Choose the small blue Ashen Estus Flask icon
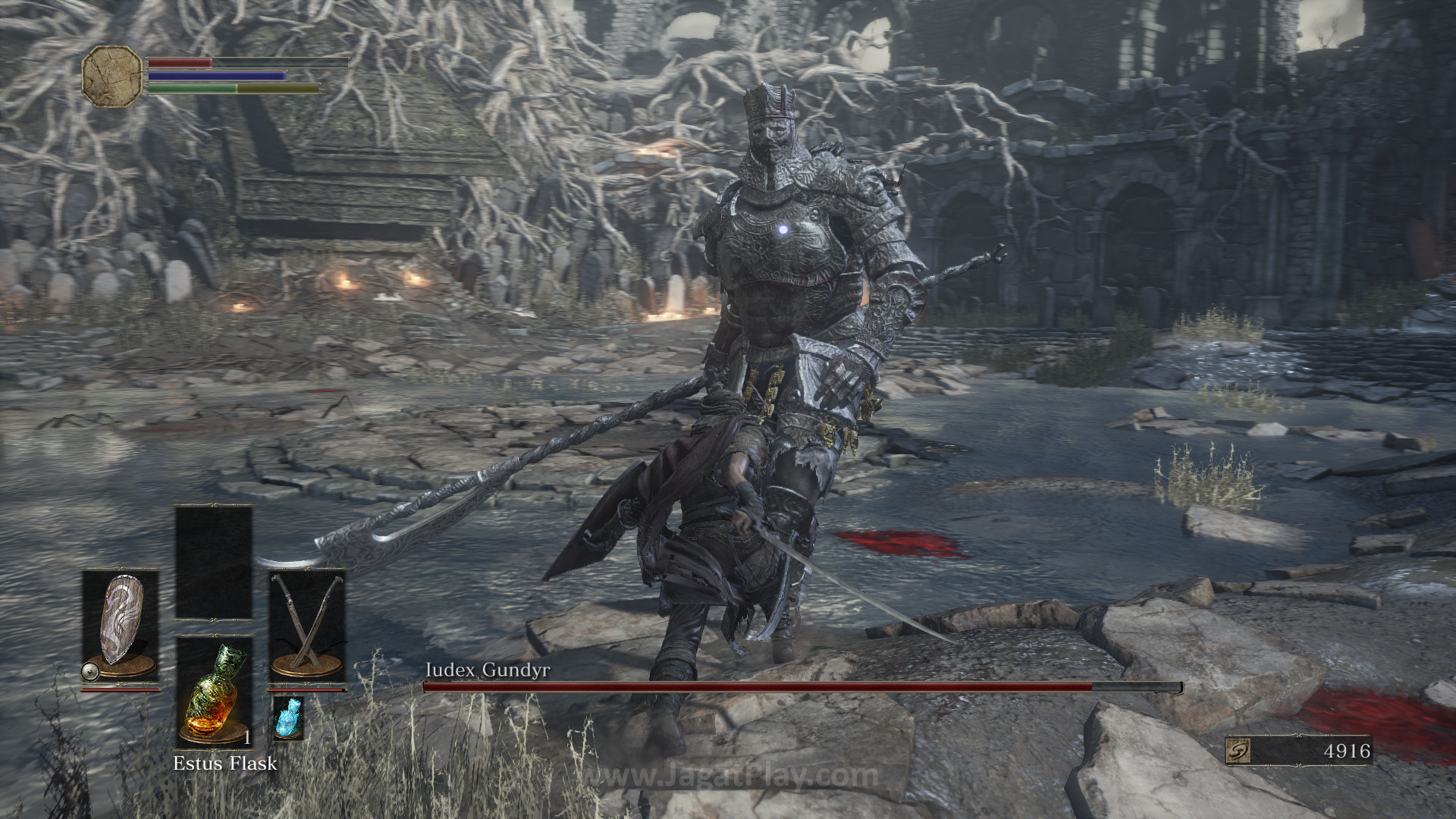The height and width of the screenshot is (819, 1456). click(288, 718)
